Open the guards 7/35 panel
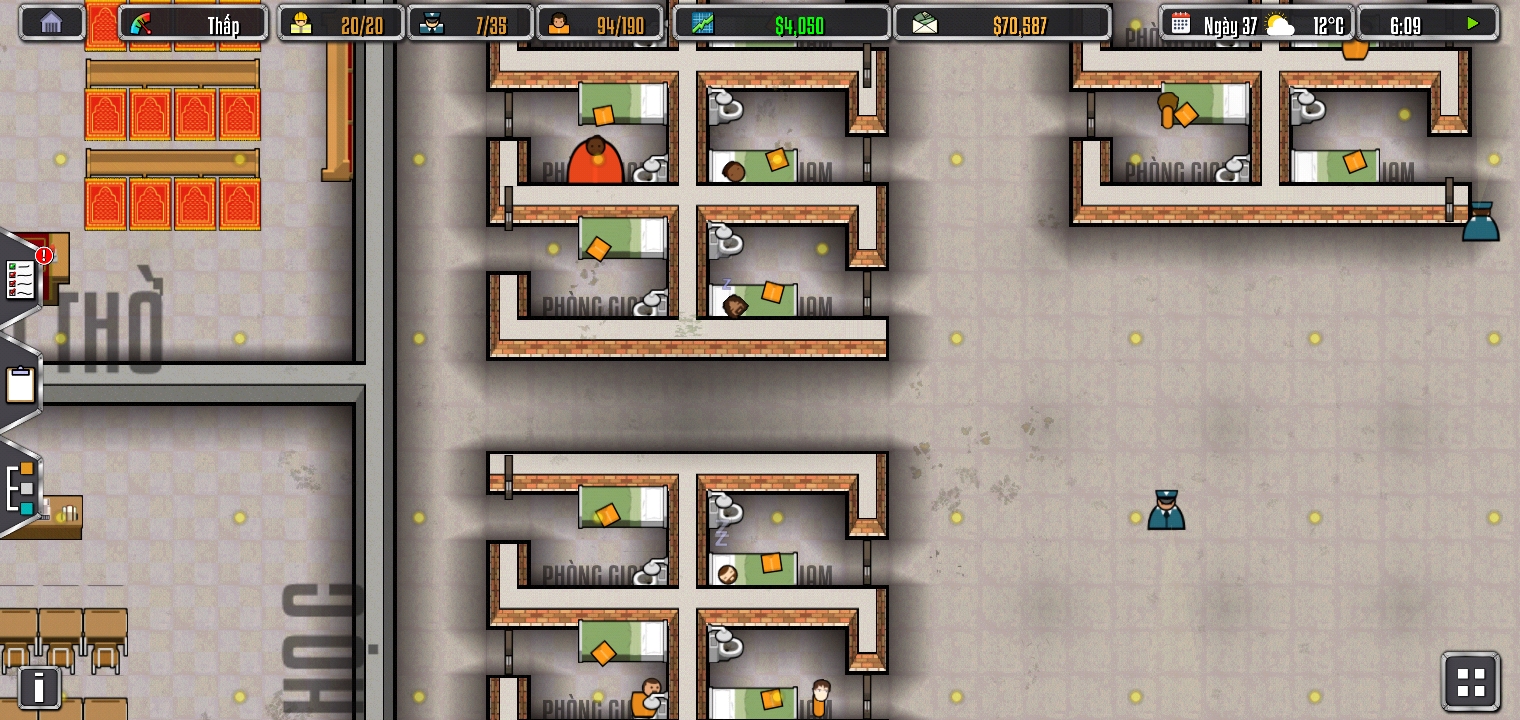Image resolution: width=1520 pixels, height=720 pixels. point(469,24)
